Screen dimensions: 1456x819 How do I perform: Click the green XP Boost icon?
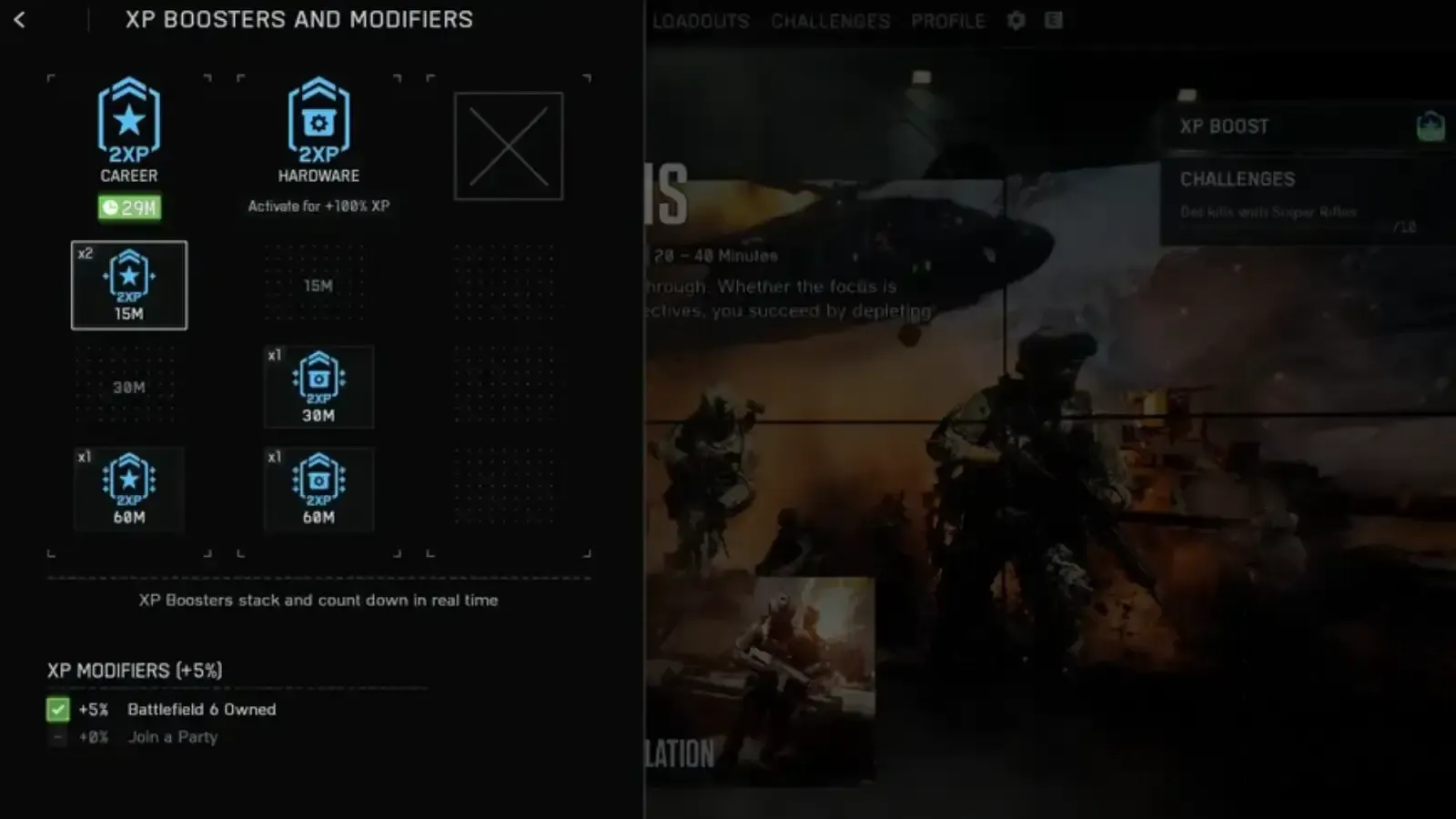coord(1432,126)
